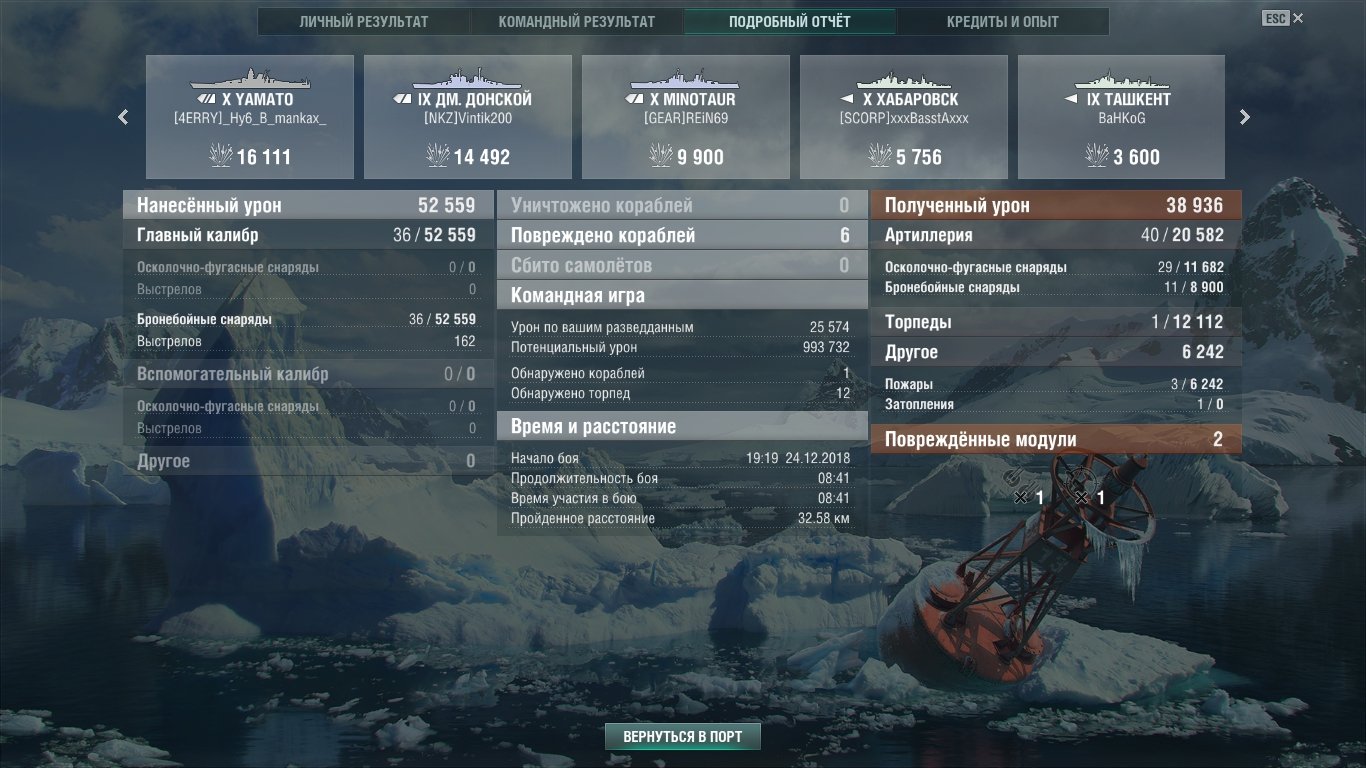This screenshot has height=768, width=1366.
Task: Select the X Yamato ship card
Action: pos(250,117)
